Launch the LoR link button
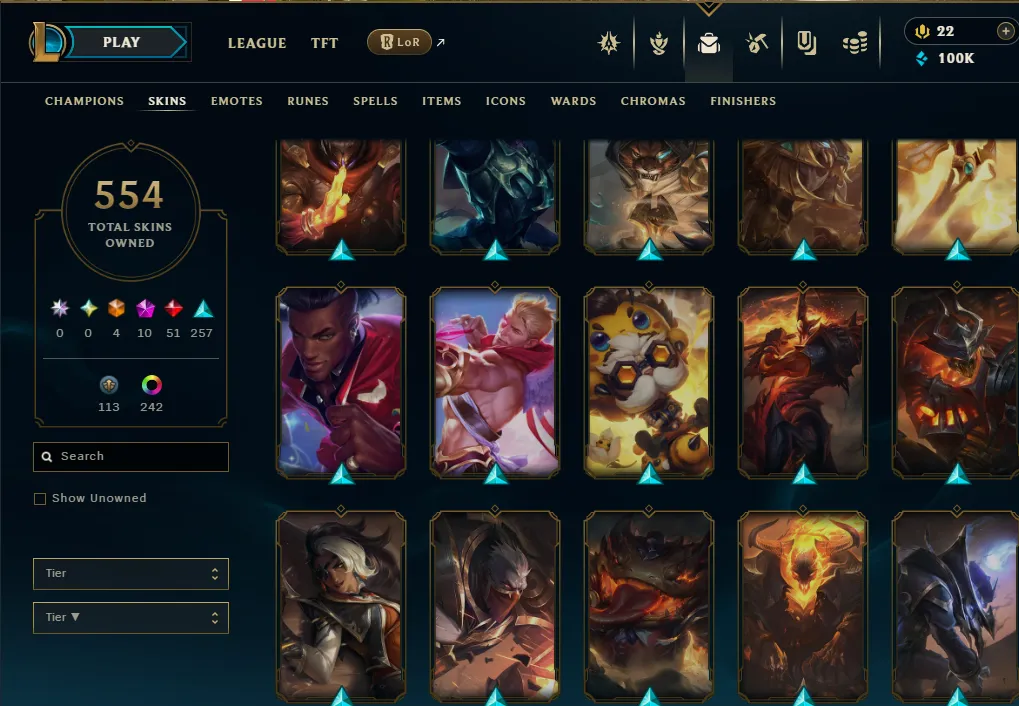The height and width of the screenshot is (706, 1019). pyautogui.click(x=400, y=42)
